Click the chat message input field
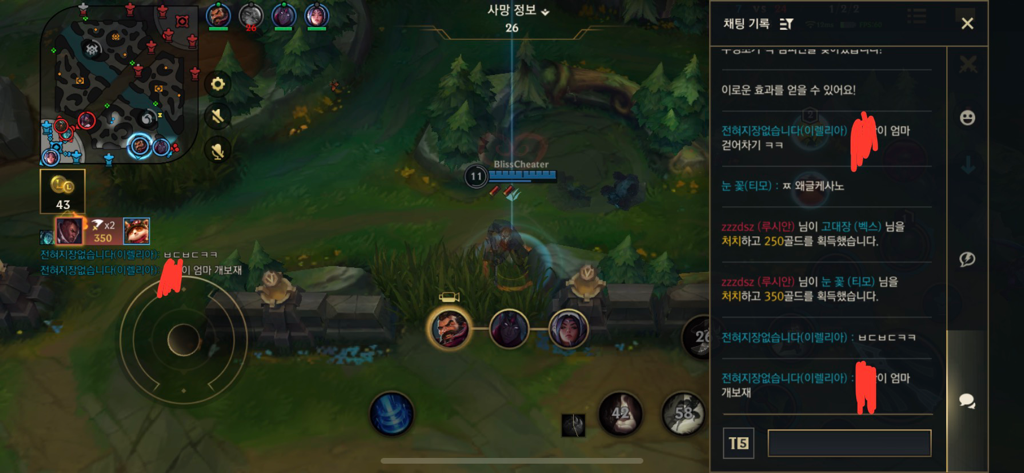The image size is (1024, 473). [849, 443]
